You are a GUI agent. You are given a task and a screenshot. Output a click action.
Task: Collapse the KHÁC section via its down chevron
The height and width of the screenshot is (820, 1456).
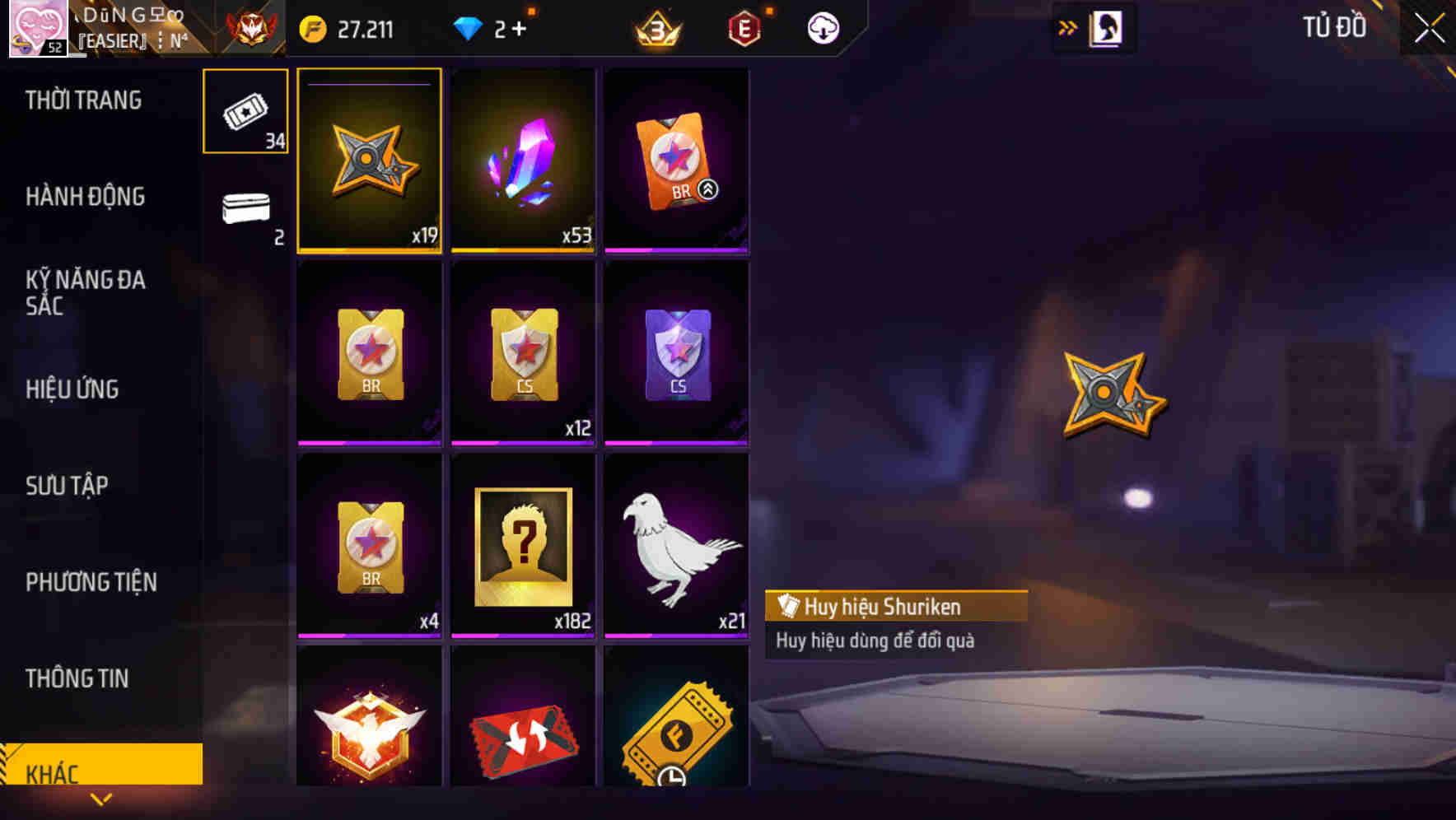[x=101, y=799]
